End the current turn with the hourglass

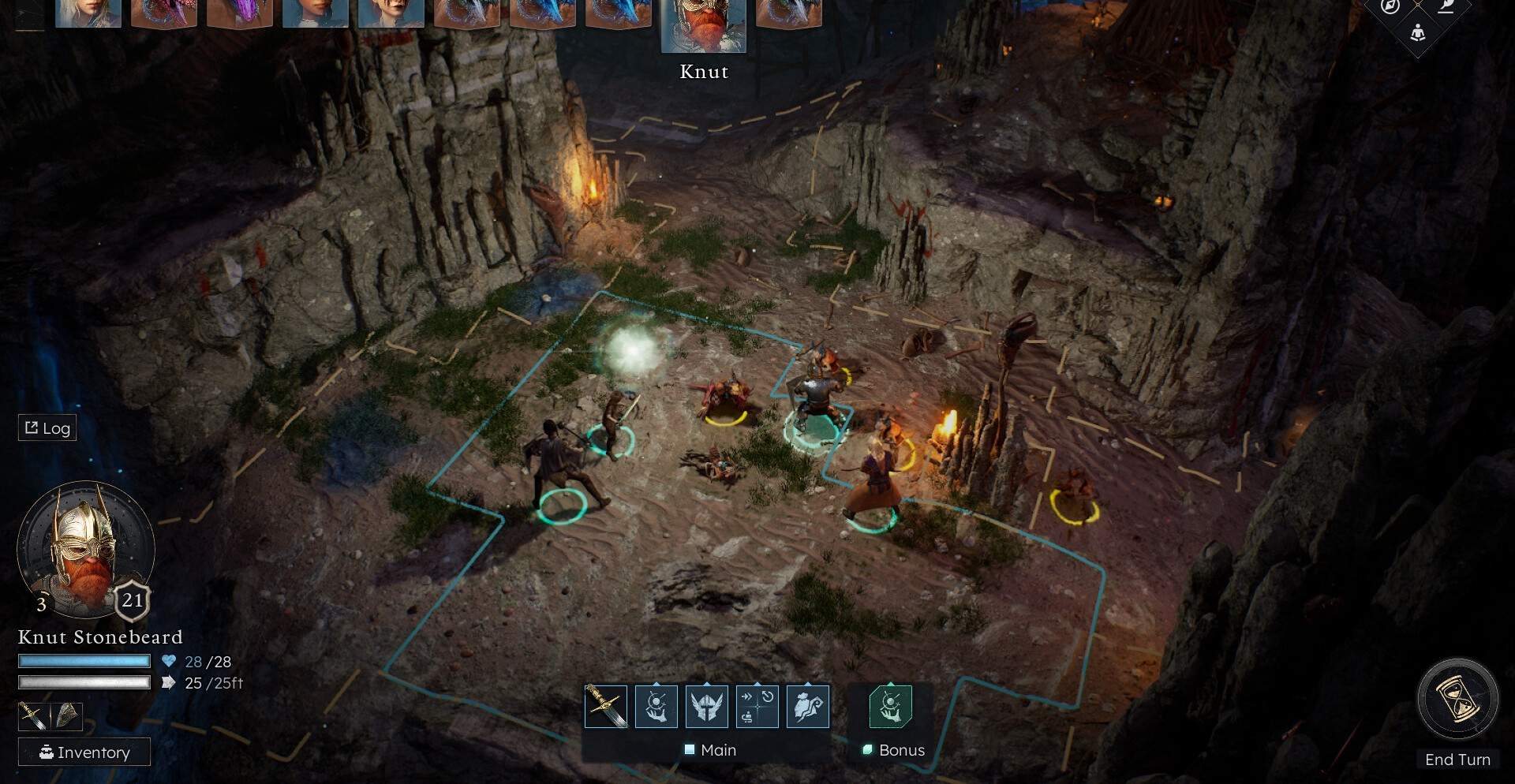[1457, 700]
